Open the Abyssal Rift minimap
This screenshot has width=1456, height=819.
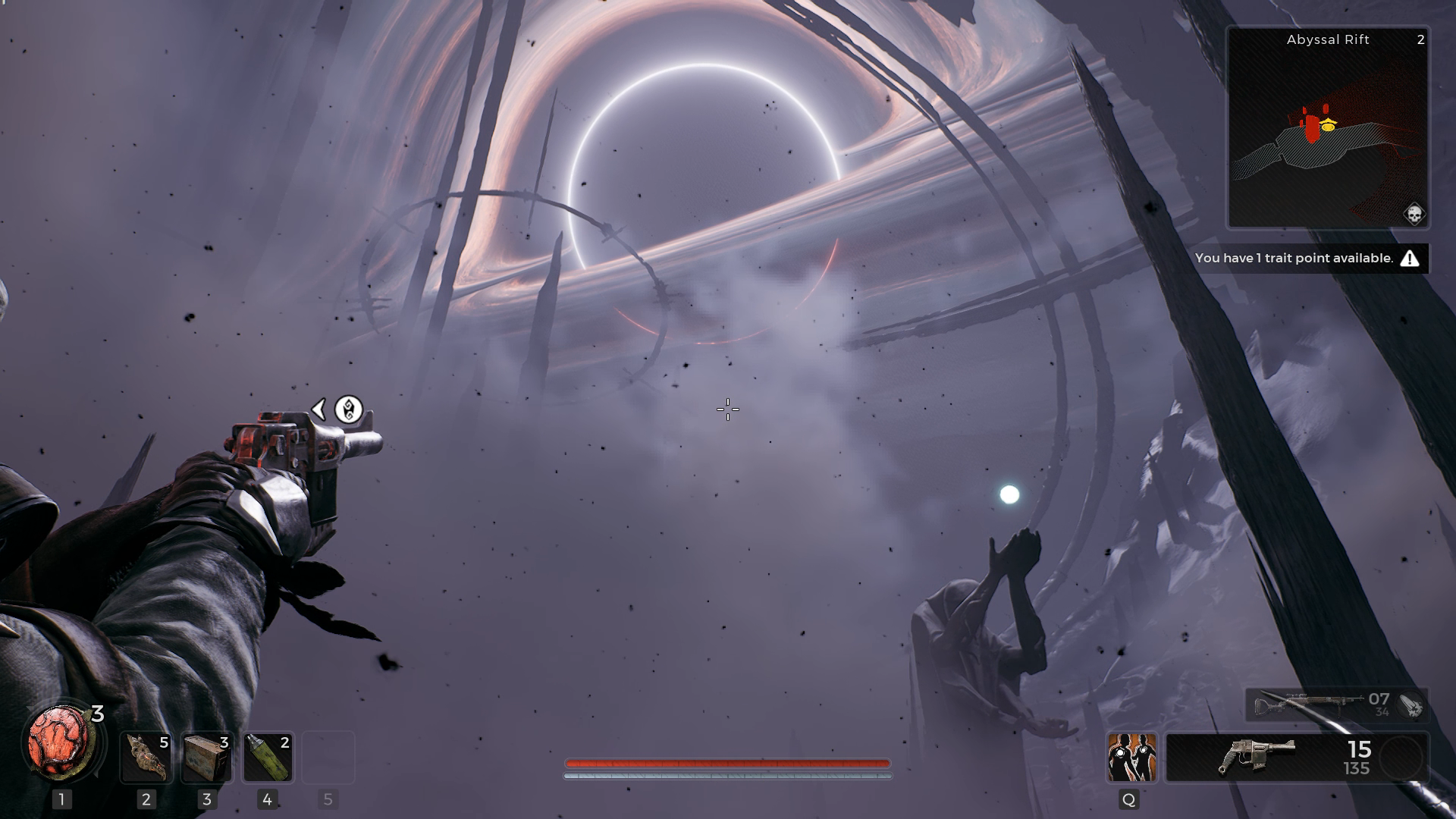pyautogui.click(x=1328, y=127)
